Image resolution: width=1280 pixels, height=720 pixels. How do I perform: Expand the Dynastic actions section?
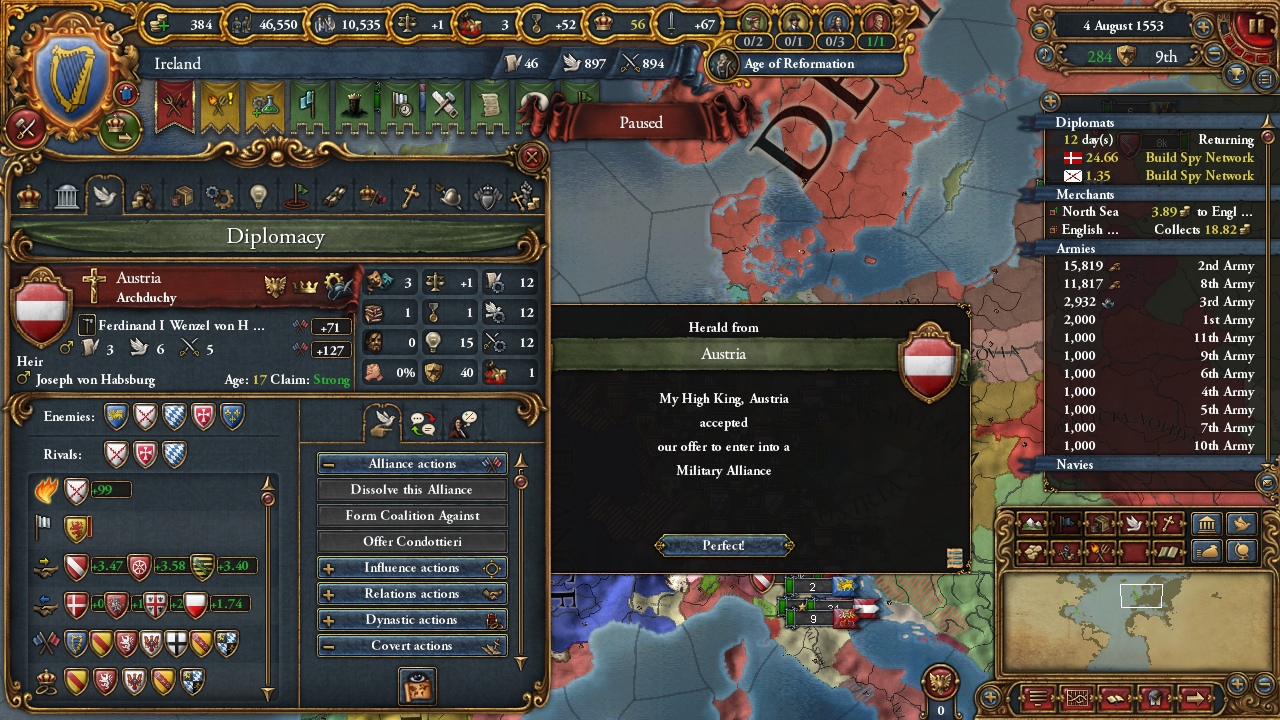tap(412, 620)
